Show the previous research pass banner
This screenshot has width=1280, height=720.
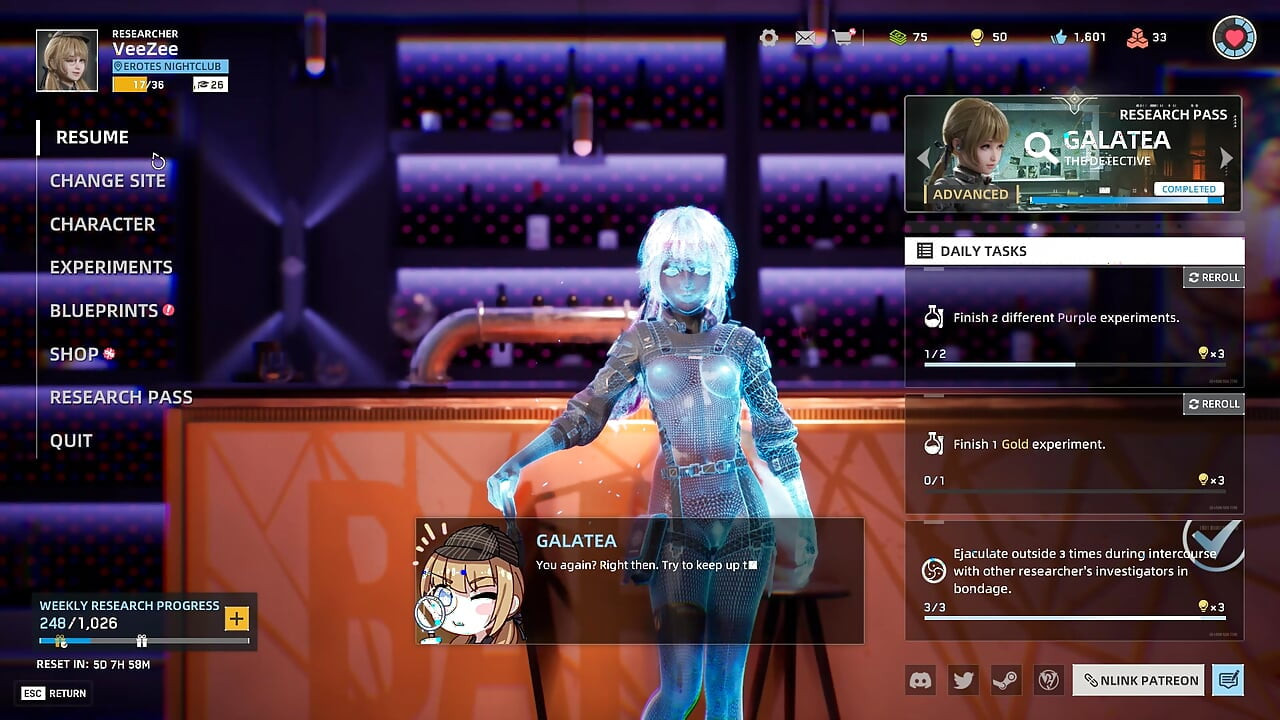pyautogui.click(x=922, y=158)
